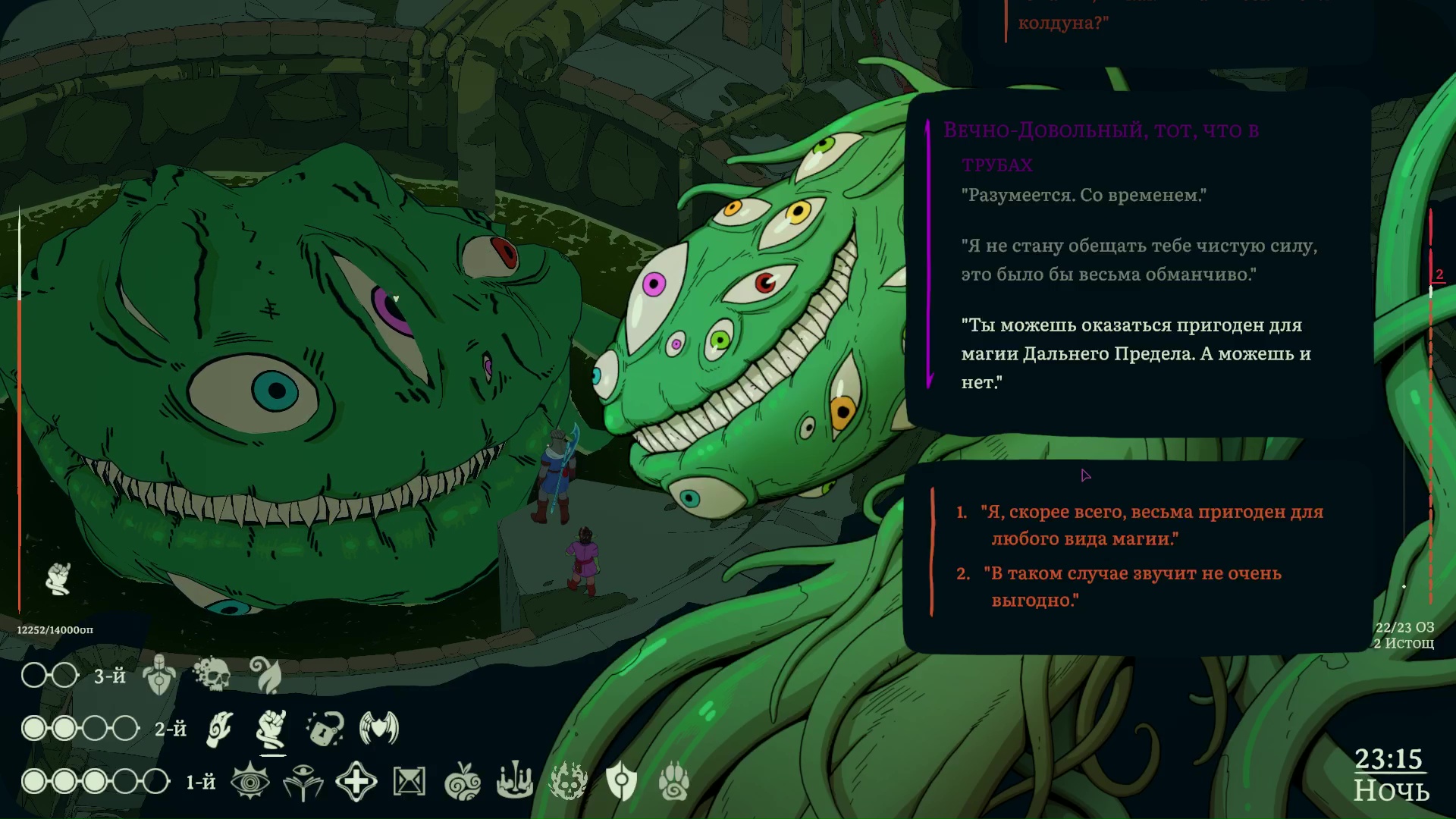
Task: Cast the swirled apple spell
Action: [x=463, y=782]
